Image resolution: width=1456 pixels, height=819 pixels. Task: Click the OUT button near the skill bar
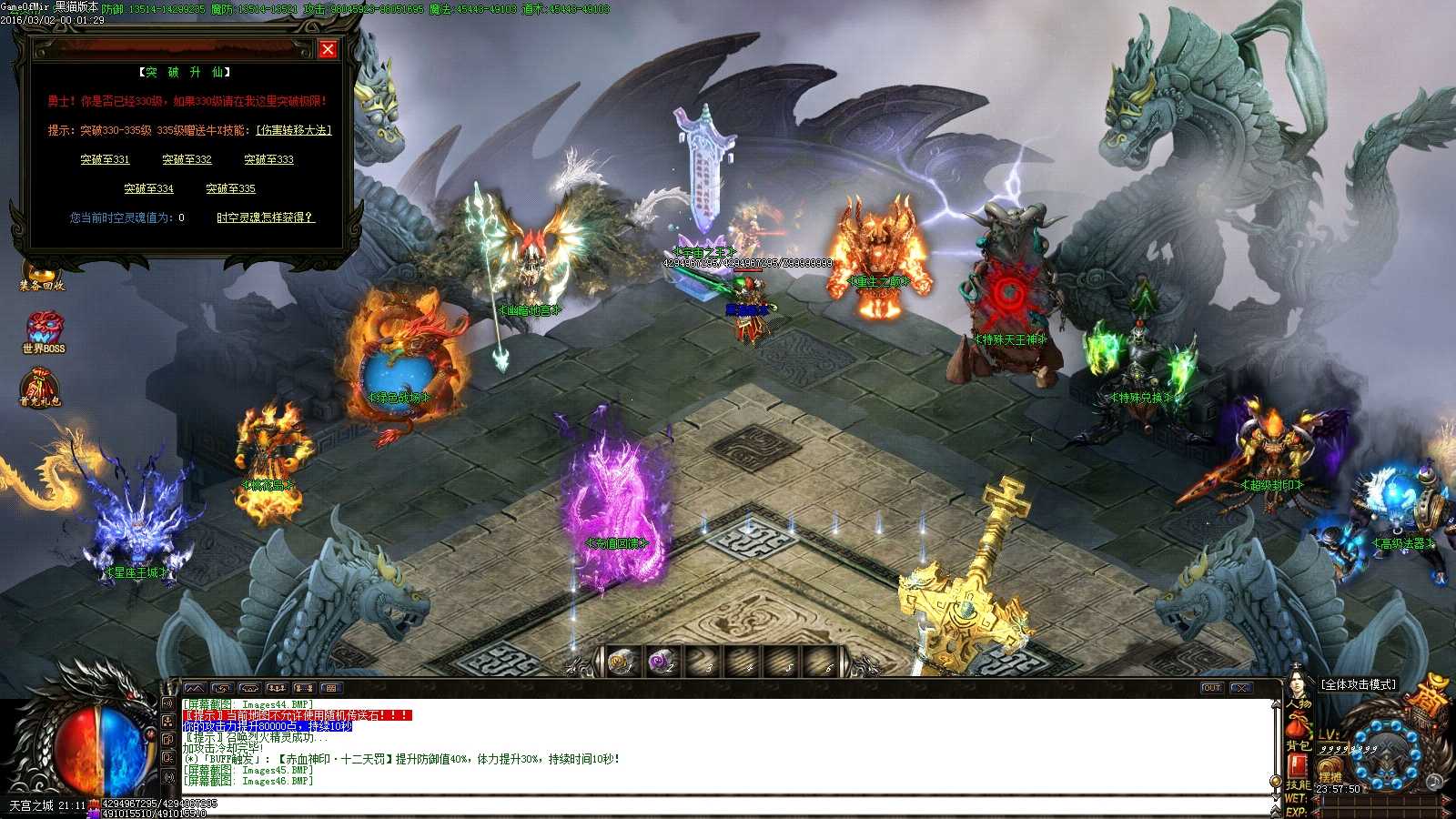point(1212,688)
